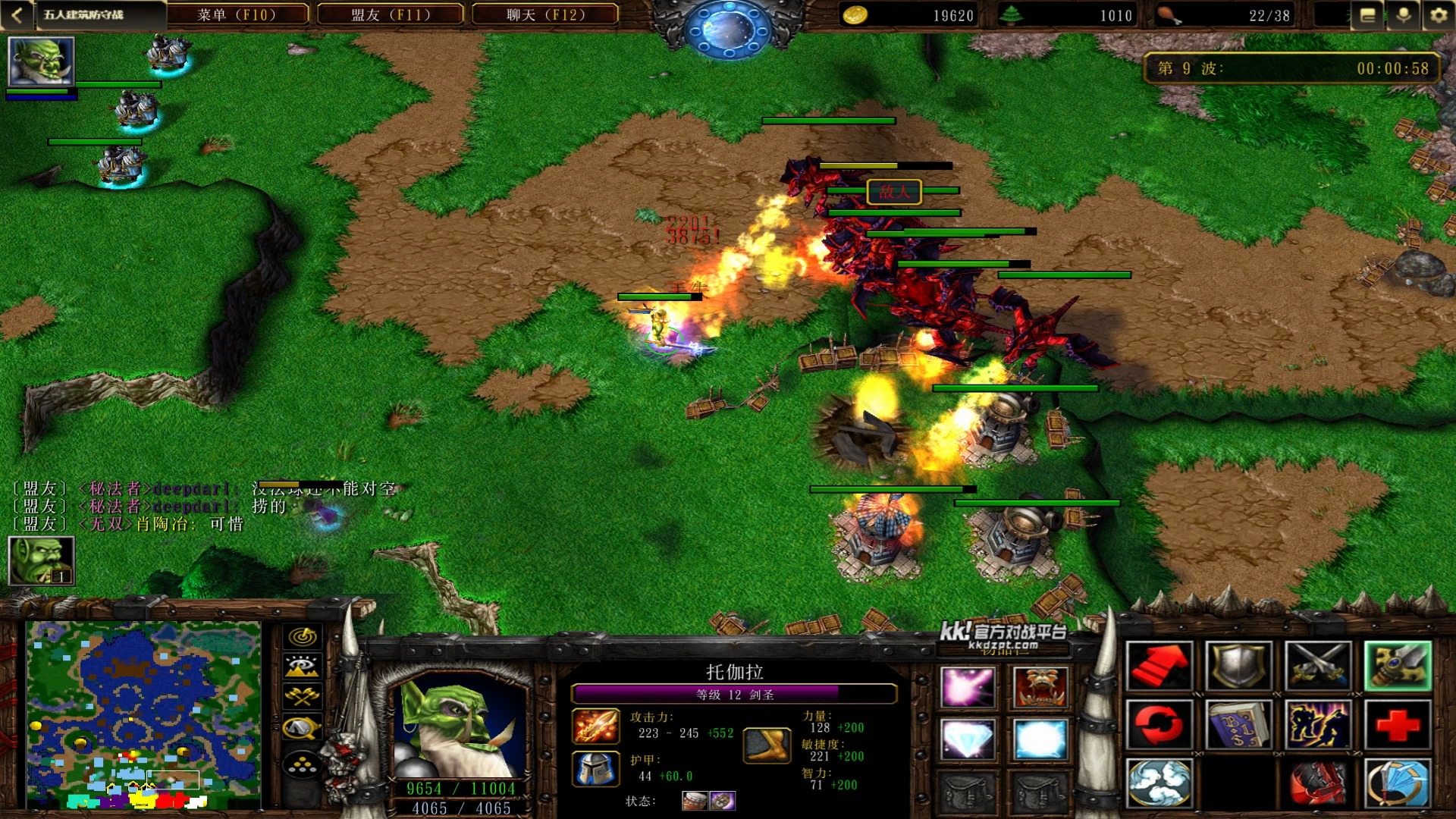Click on the minimap
The width and height of the screenshot is (1456, 819).
(x=143, y=714)
